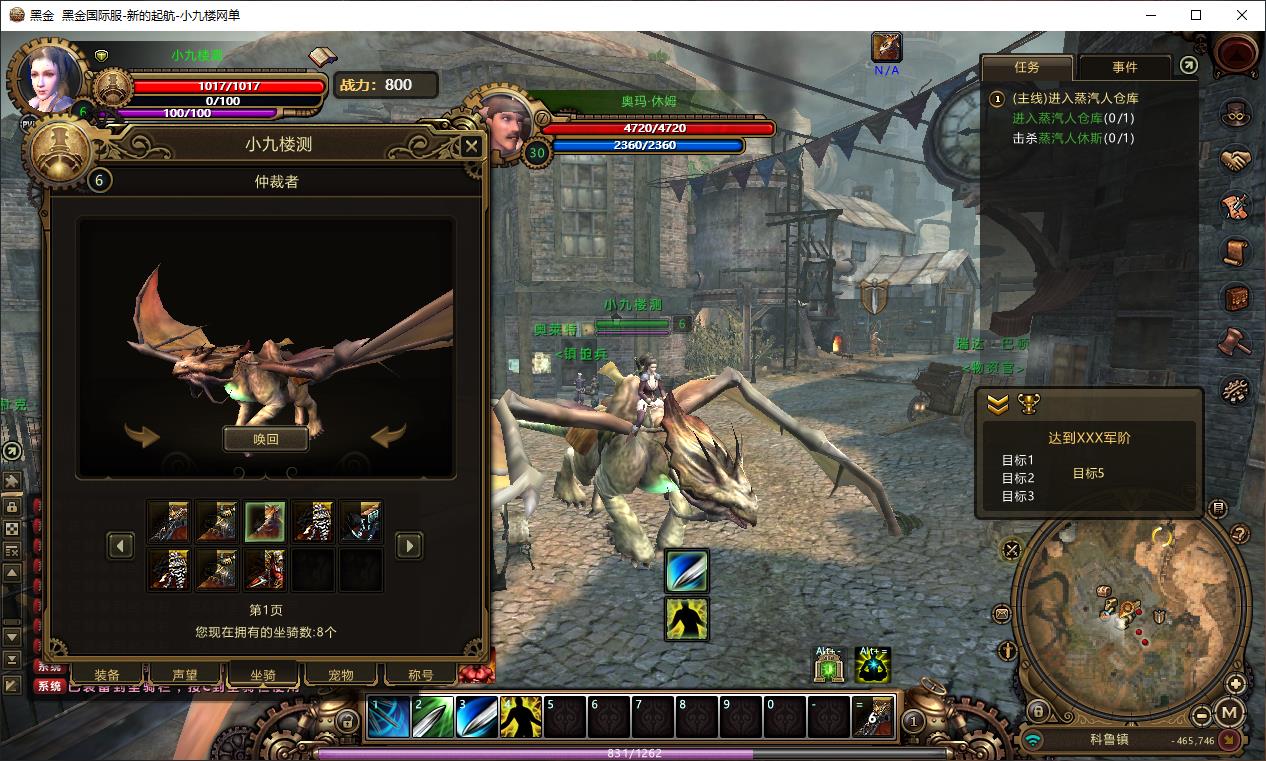Maximize the game window
The height and width of the screenshot is (761, 1266).
pos(1196,15)
